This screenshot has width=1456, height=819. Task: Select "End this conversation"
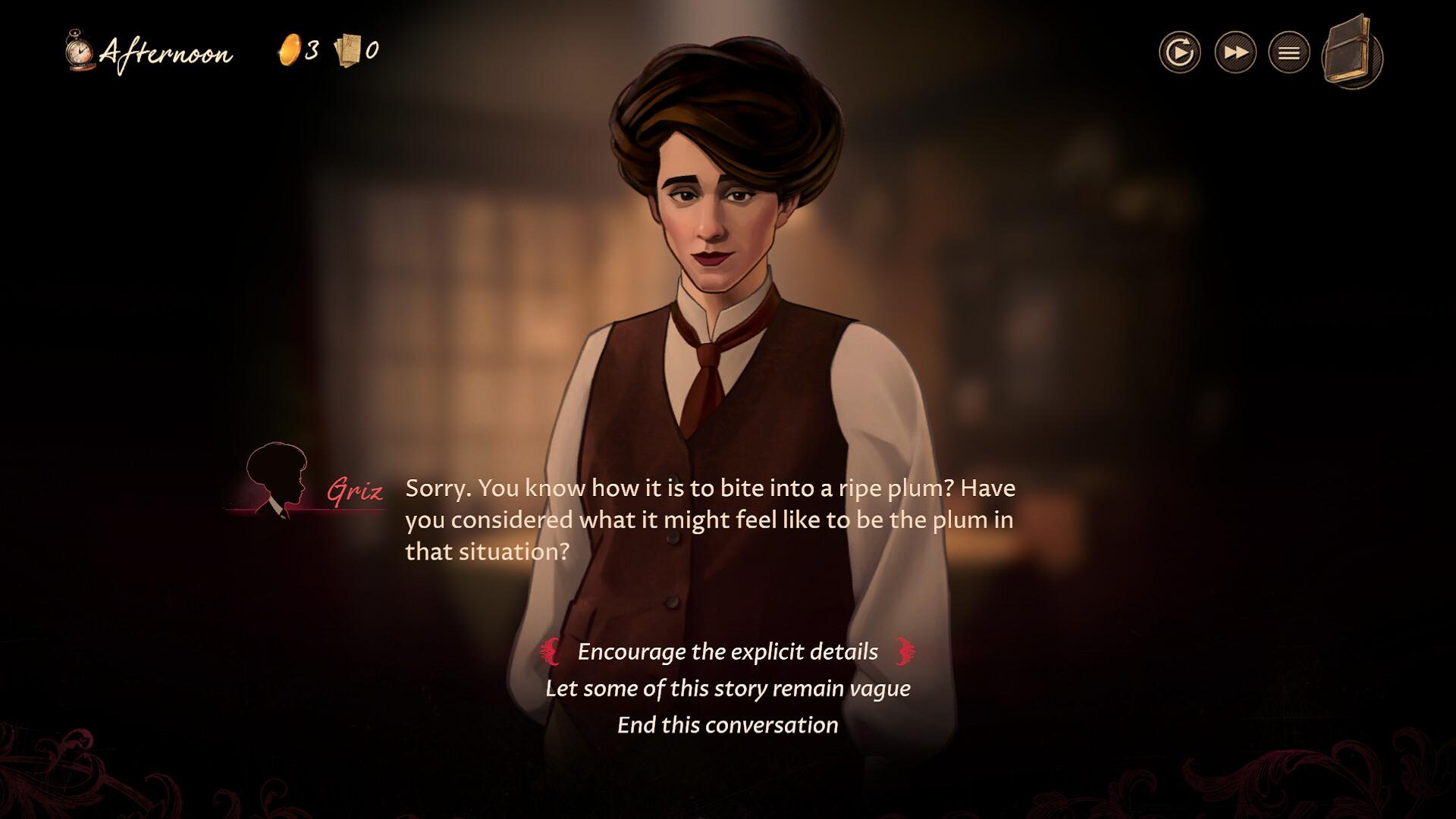click(726, 724)
